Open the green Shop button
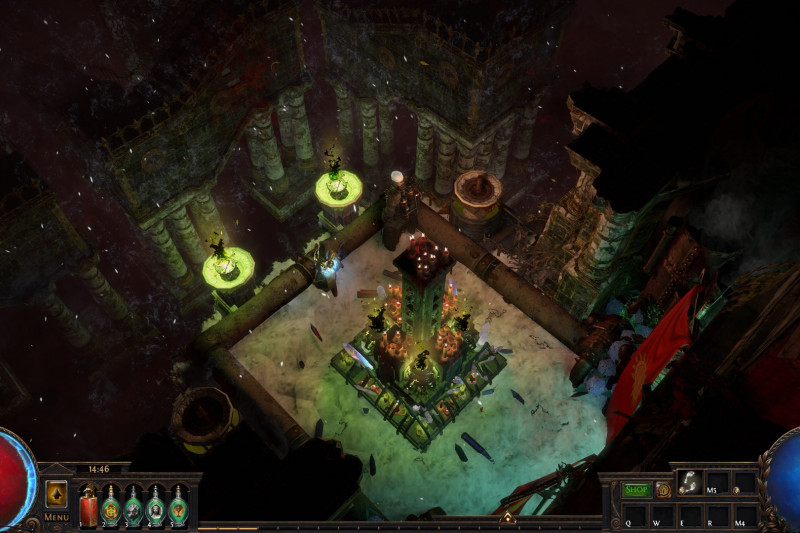 tap(636, 490)
